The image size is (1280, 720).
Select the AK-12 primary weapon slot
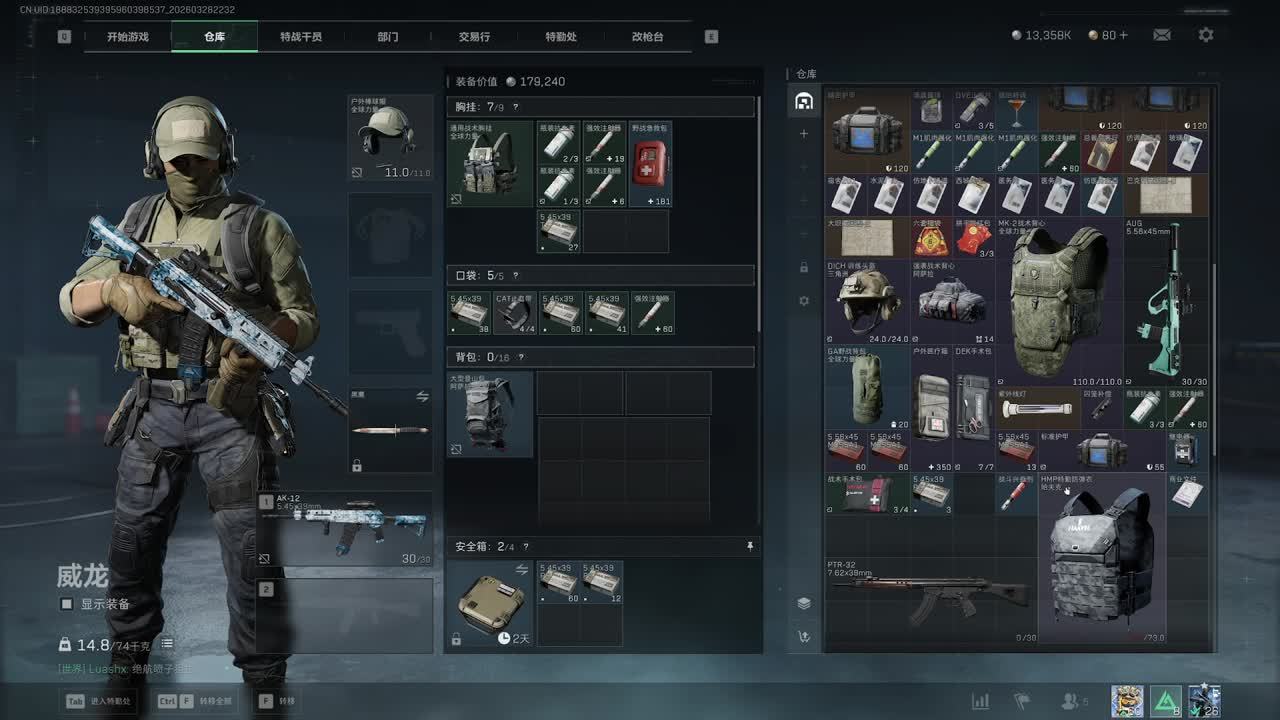346,528
